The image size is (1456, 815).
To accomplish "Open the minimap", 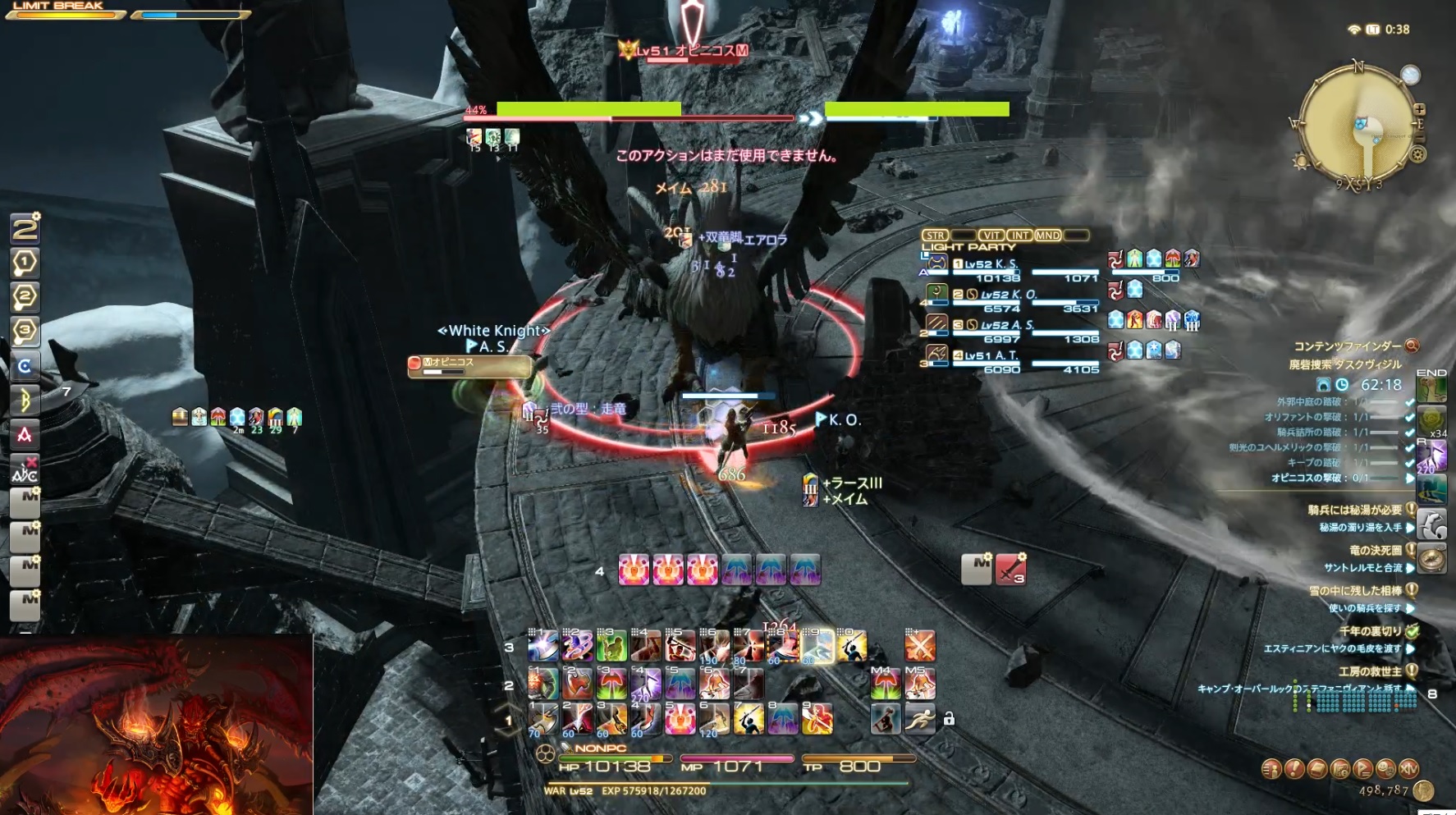I will (1358, 125).
